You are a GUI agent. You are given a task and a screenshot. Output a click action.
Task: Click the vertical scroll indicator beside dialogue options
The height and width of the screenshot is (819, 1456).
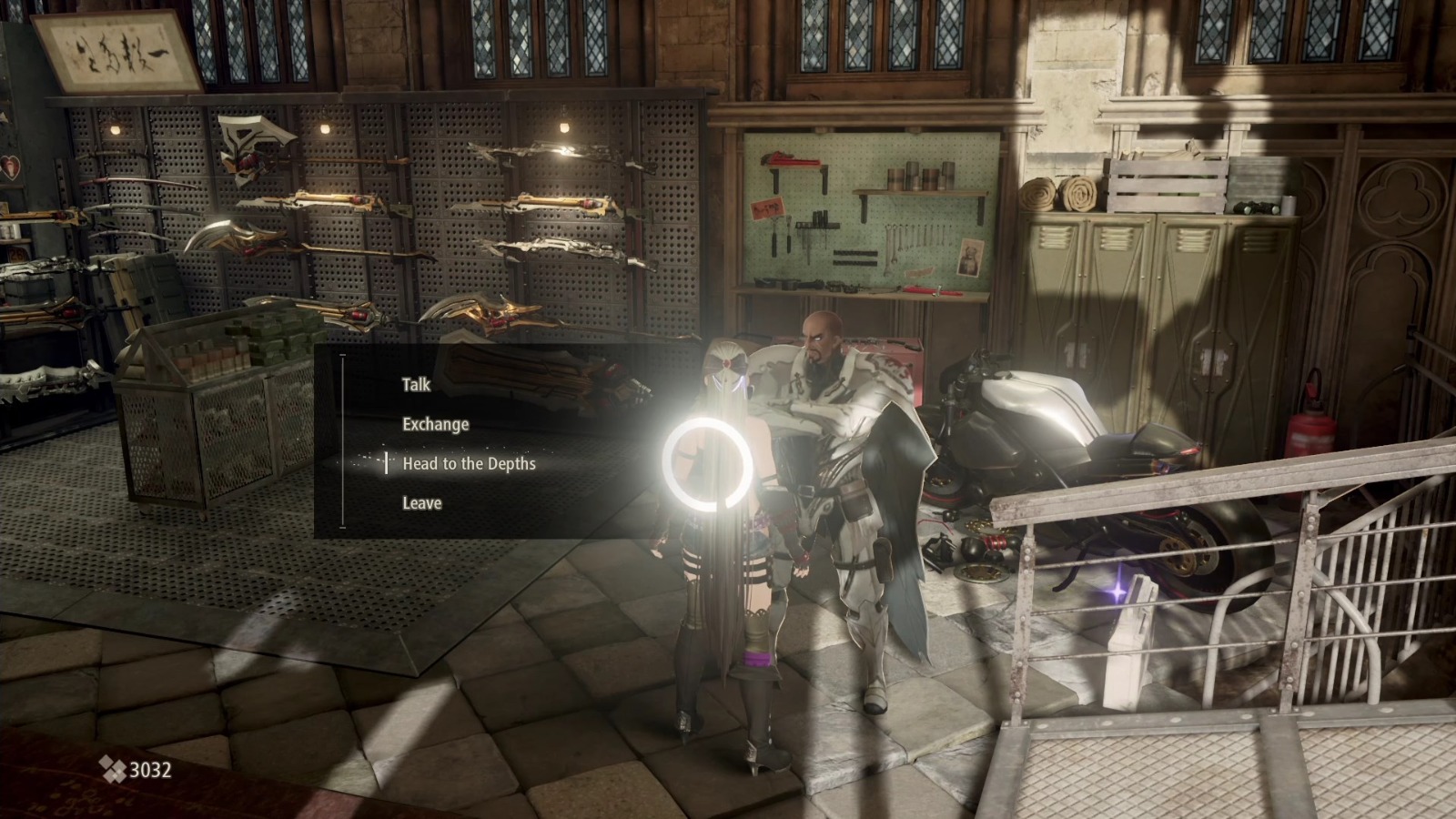(341, 443)
